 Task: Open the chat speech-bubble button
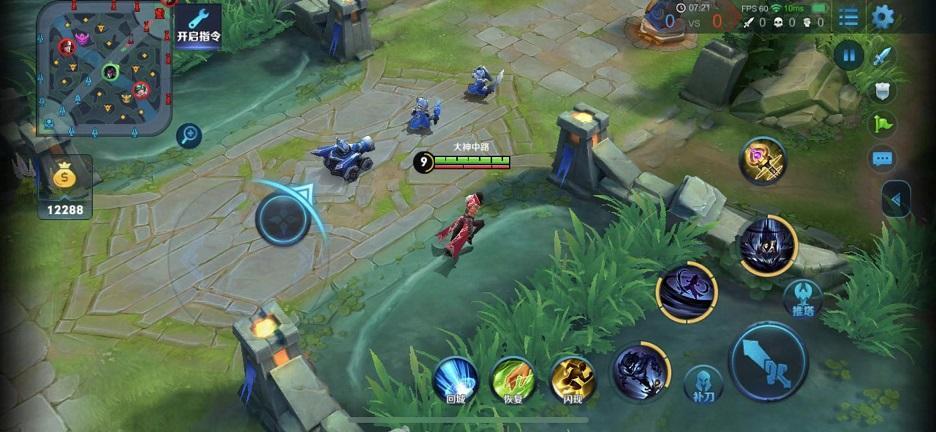[882, 158]
